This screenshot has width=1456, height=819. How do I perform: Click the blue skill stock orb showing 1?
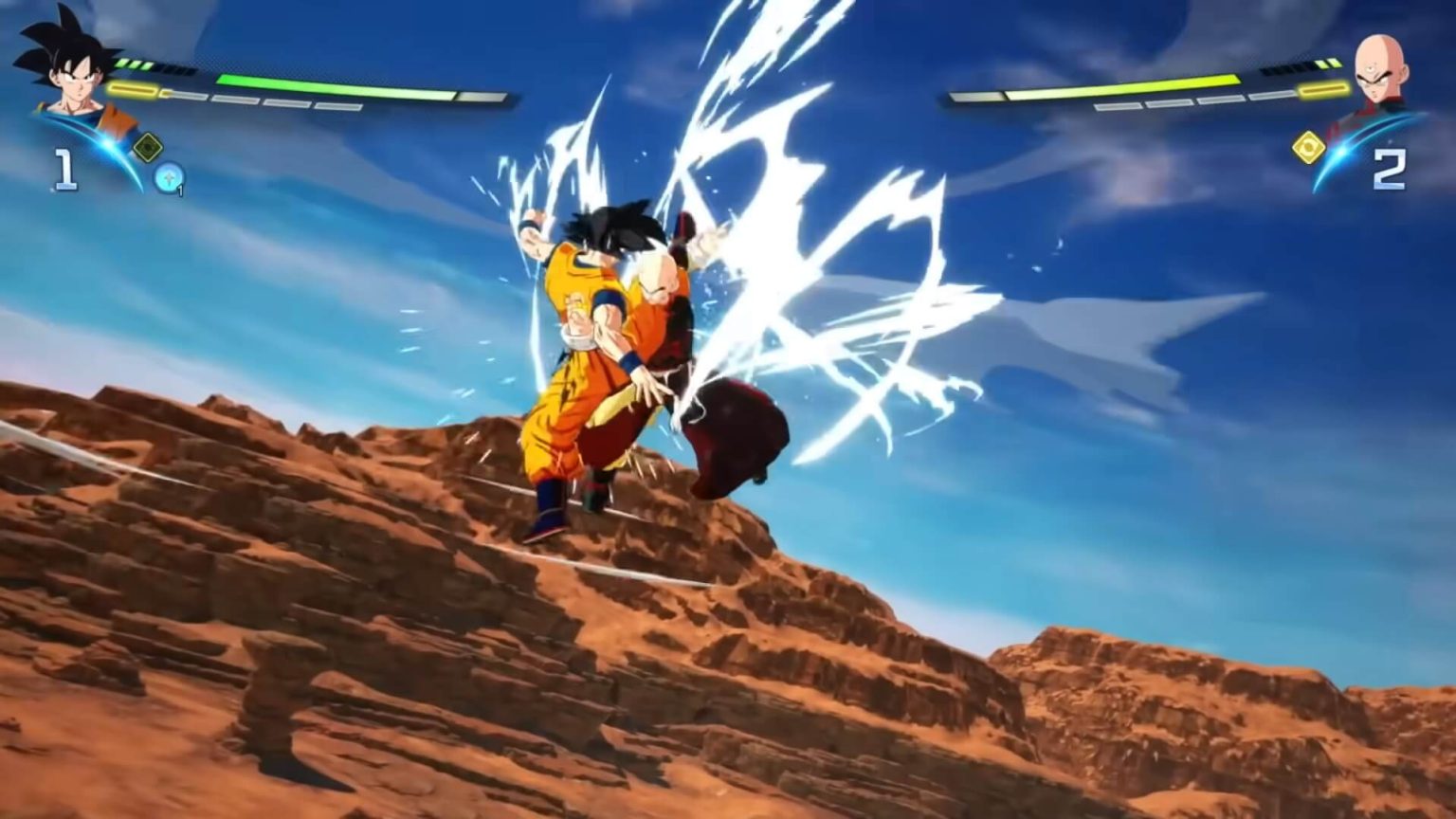point(168,178)
